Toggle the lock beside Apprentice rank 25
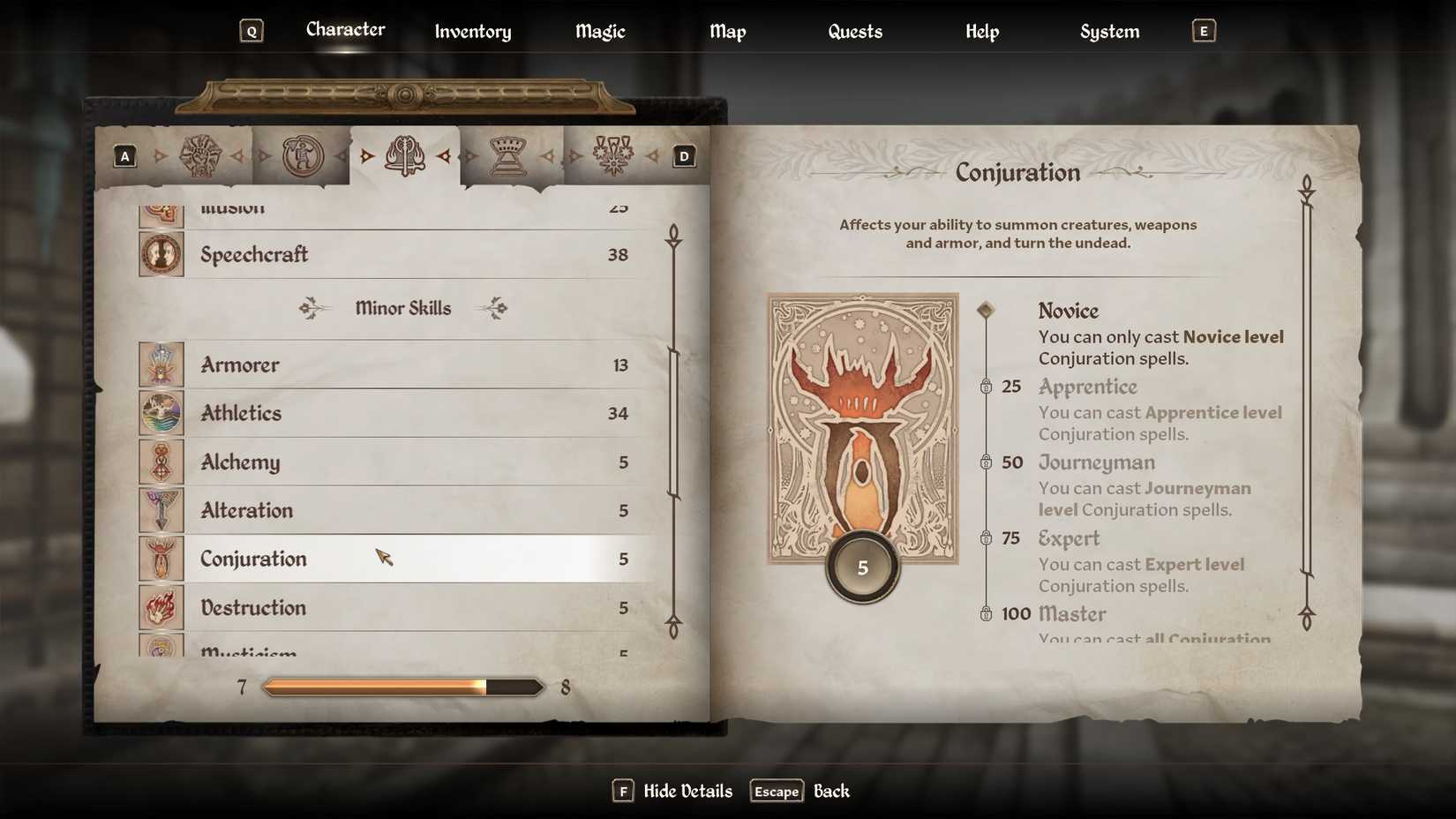The width and height of the screenshot is (1456, 819). (x=987, y=387)
